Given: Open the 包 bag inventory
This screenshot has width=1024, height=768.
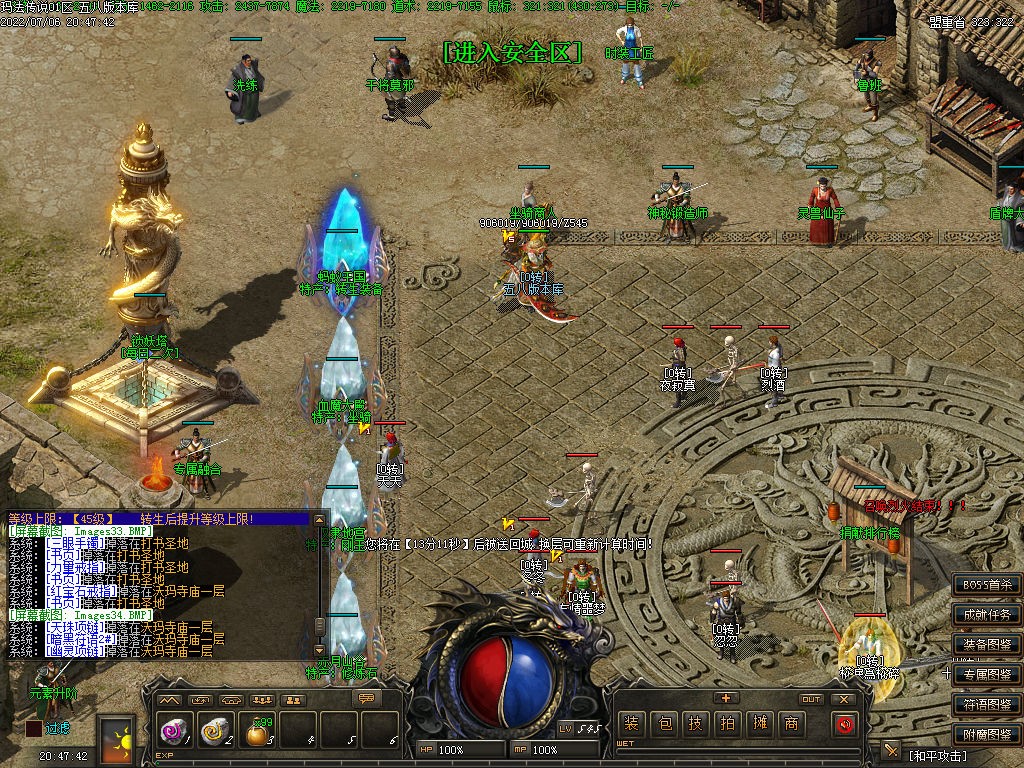Looking at the screenshot, I should click(663, 724).
